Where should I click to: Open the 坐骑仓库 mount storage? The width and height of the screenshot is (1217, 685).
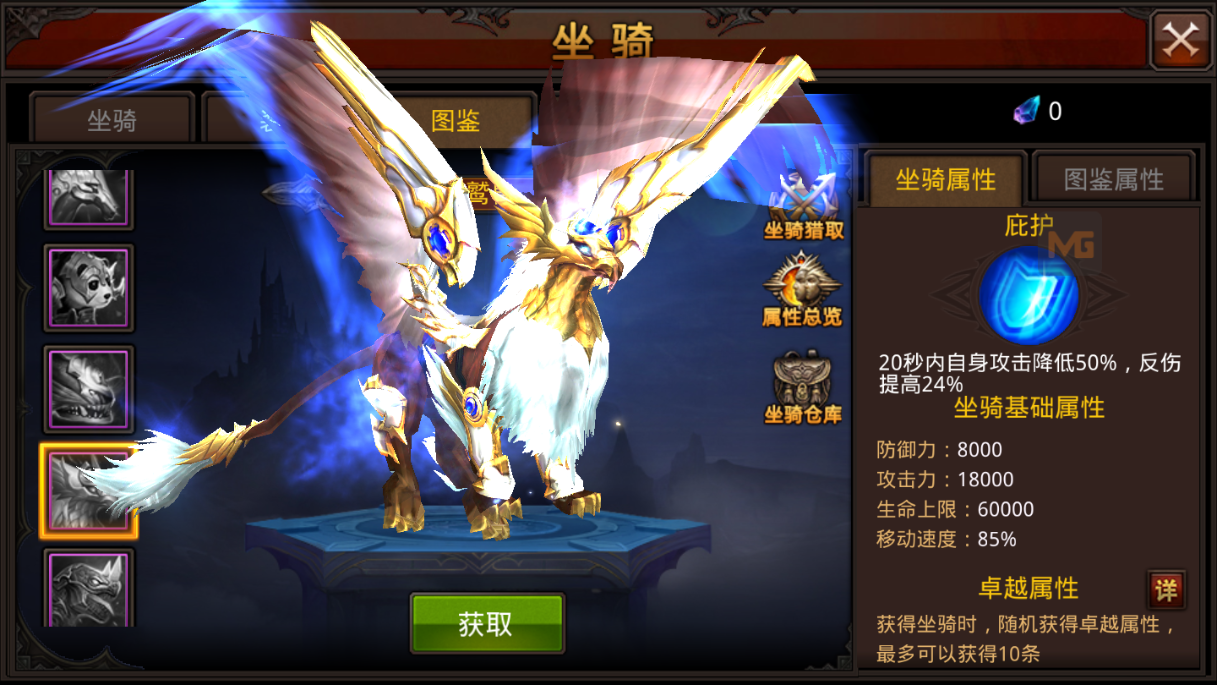[x=802, y=387]
